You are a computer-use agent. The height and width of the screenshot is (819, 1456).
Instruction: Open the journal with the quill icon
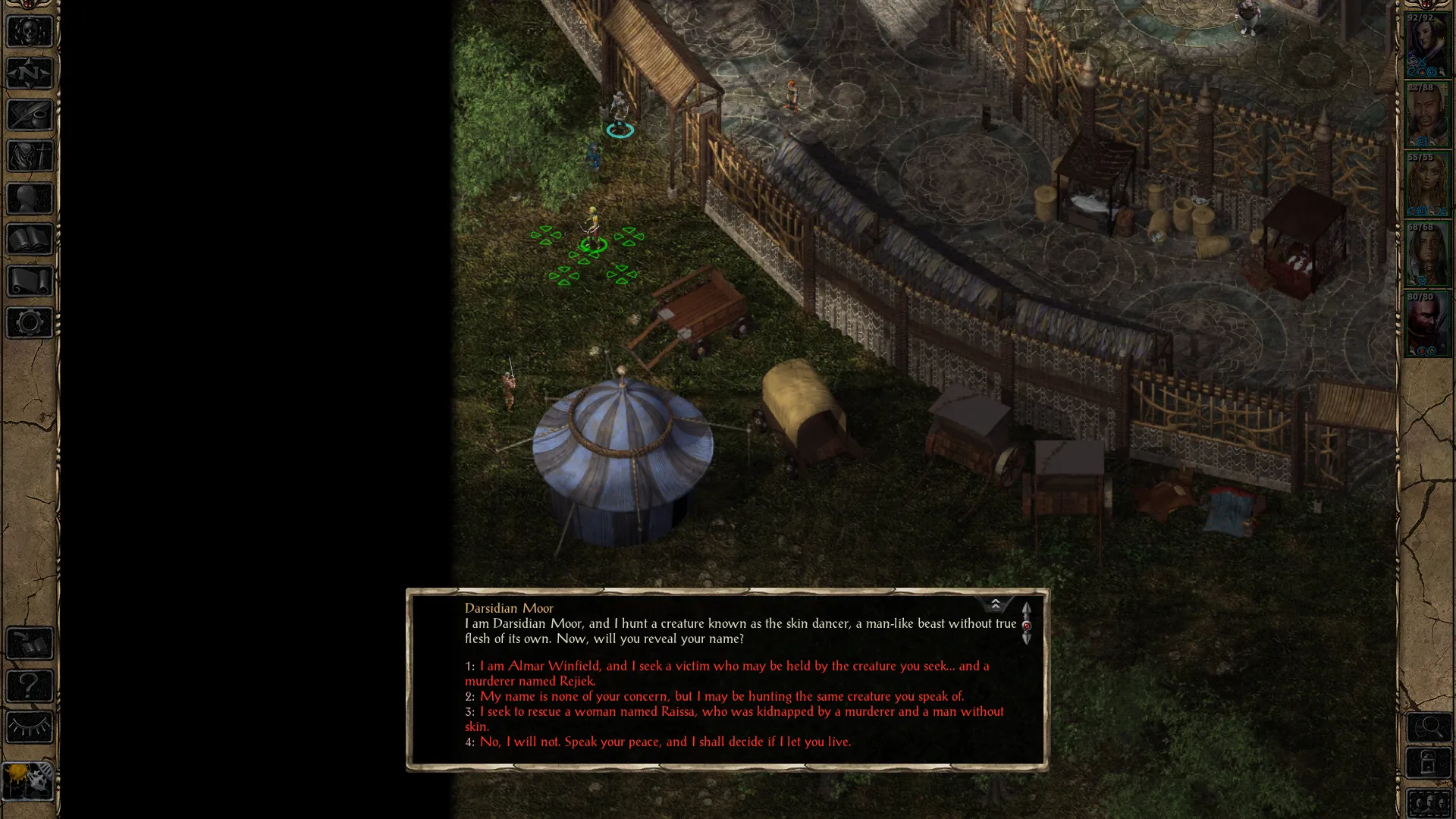pyautogui.click(x=30, y=115)
